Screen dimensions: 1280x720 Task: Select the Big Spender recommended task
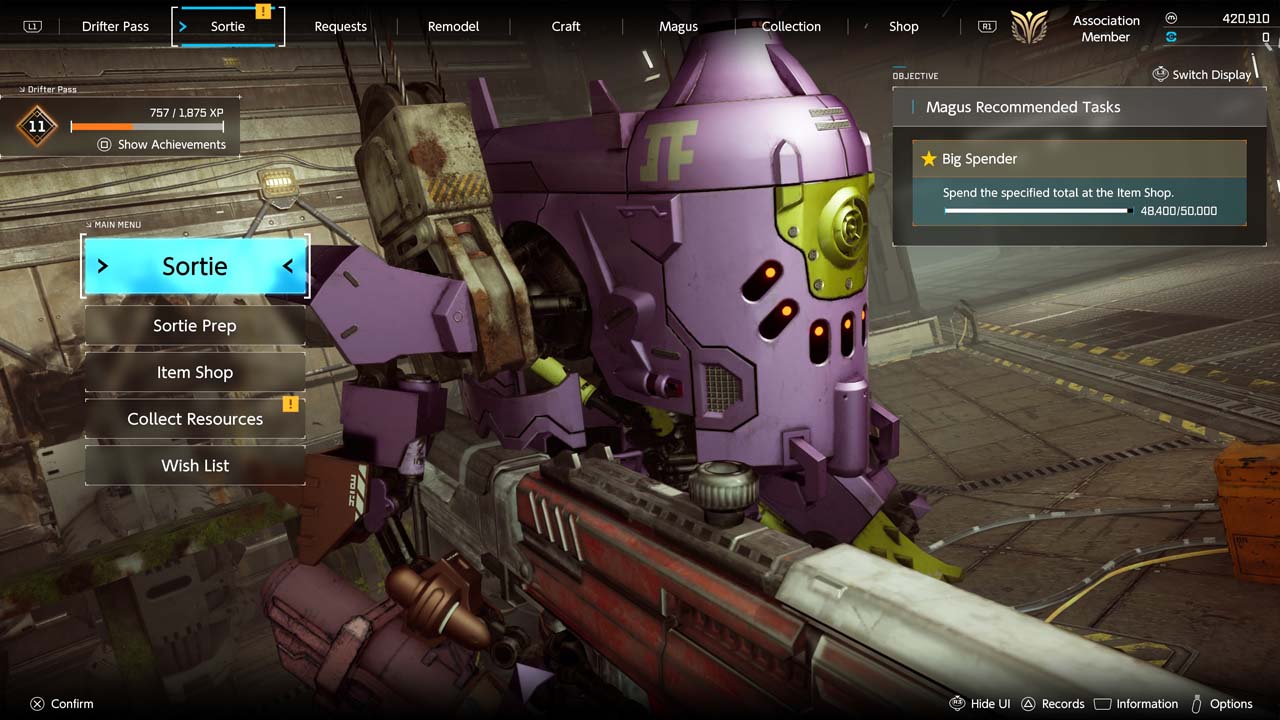click(x=1079, y=182)
